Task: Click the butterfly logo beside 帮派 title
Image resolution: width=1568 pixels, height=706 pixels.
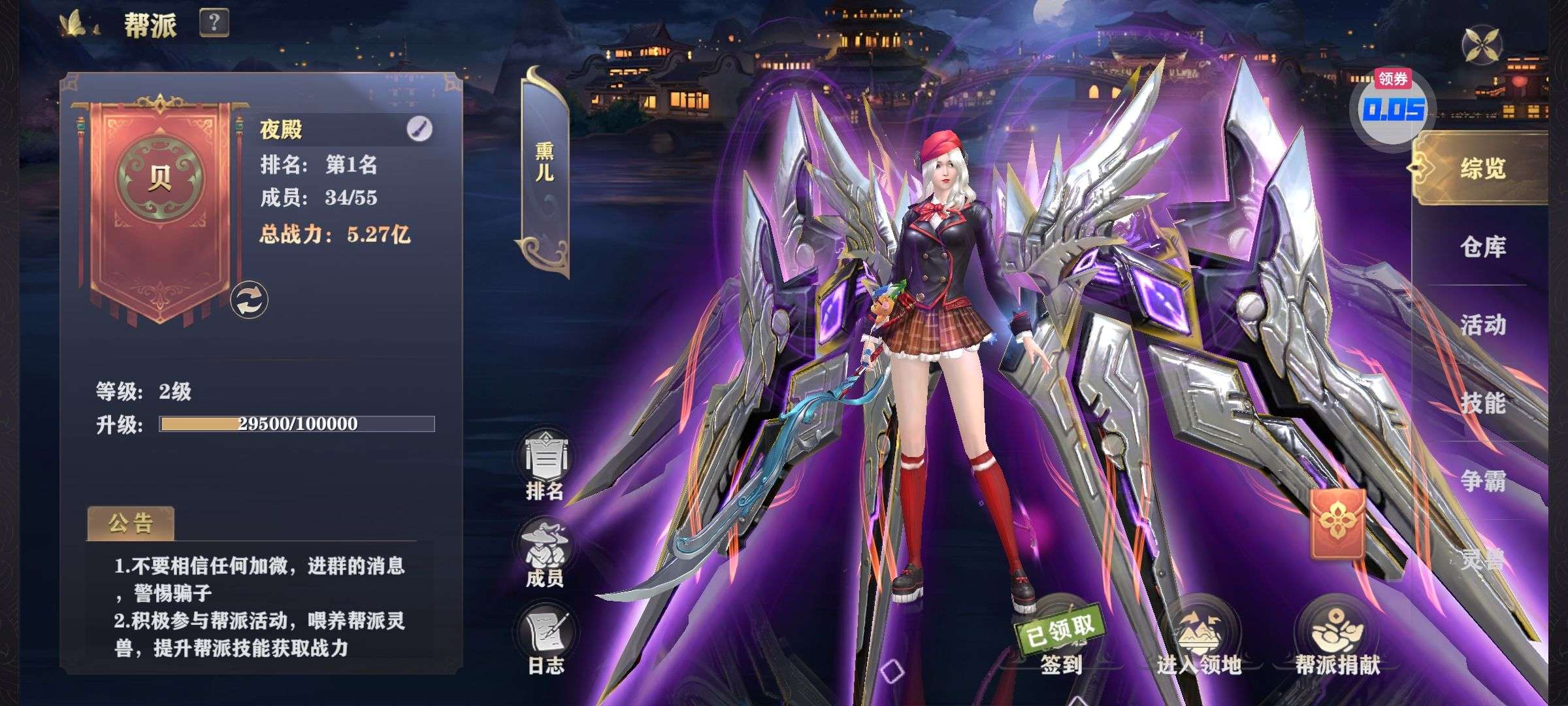Action: tap(78, 25)
